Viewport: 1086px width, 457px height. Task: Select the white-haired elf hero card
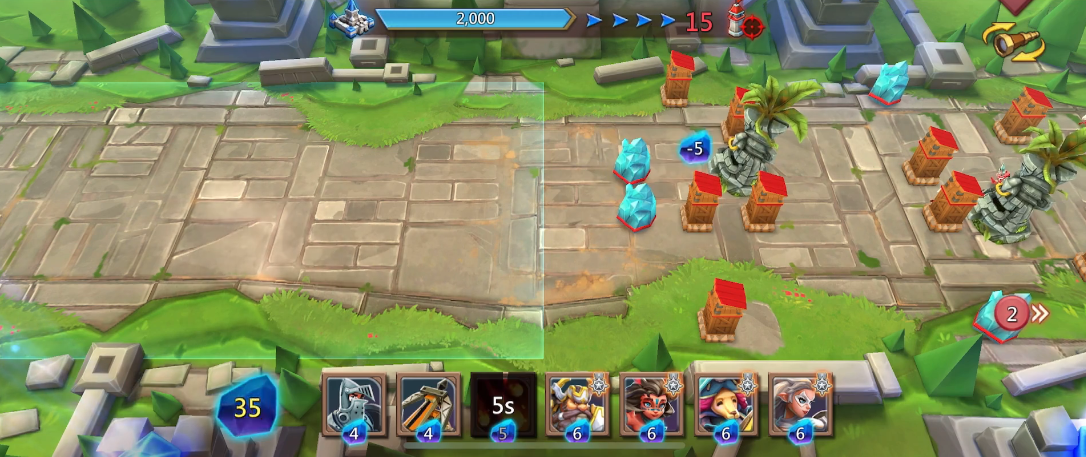pos(800,404)
